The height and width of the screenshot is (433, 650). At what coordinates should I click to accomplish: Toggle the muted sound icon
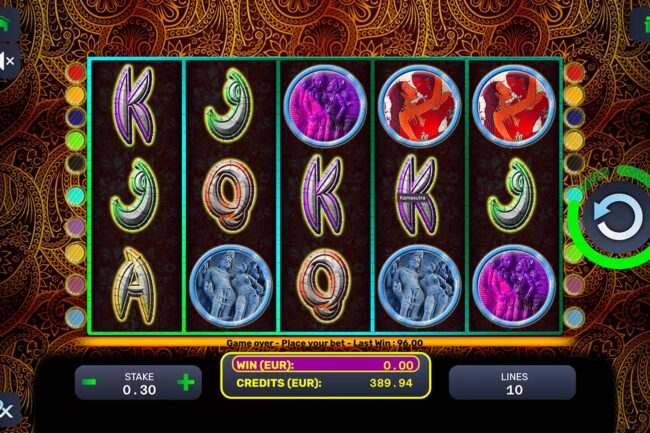[7, 62]
